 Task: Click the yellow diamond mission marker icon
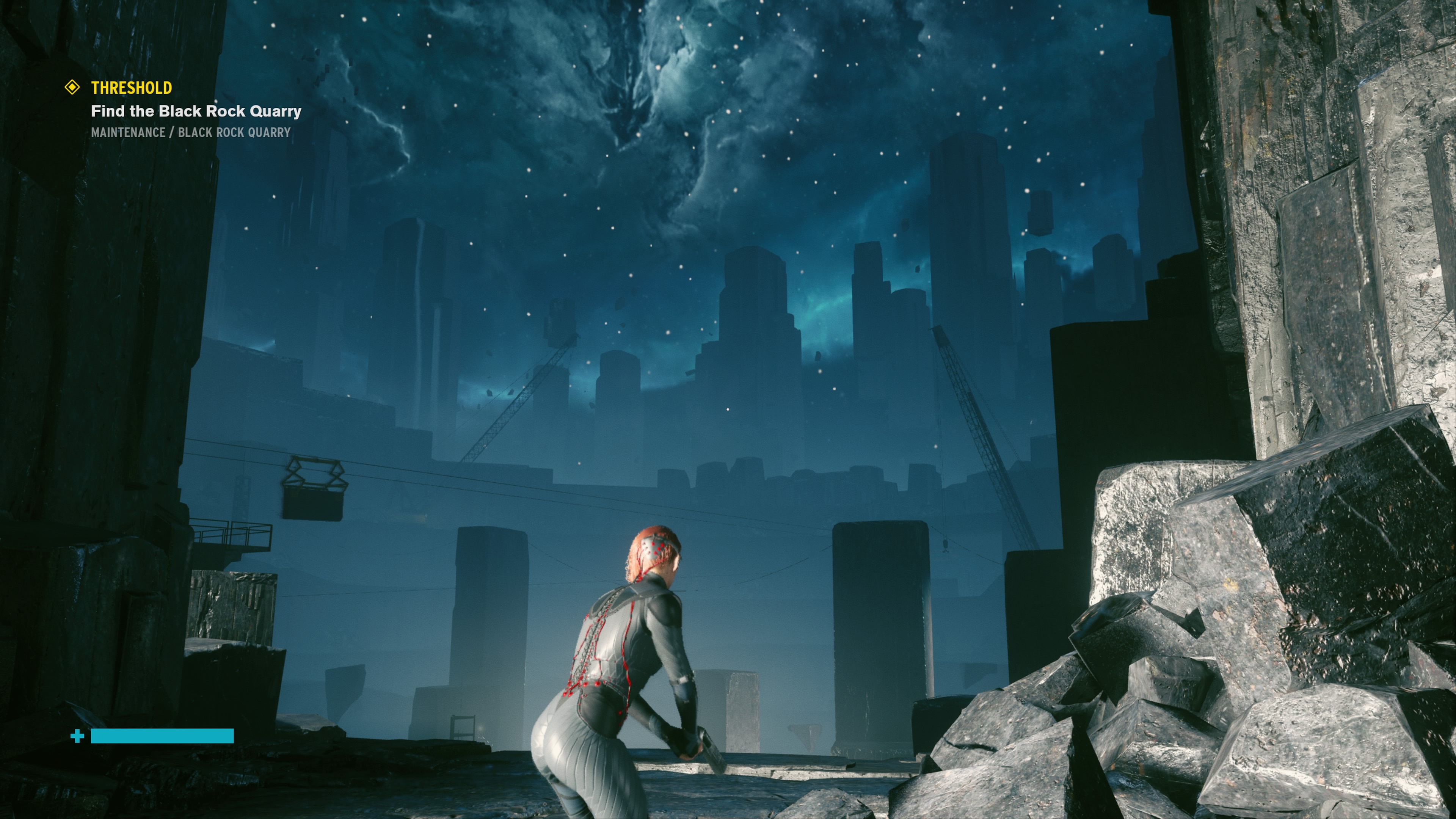72,87
